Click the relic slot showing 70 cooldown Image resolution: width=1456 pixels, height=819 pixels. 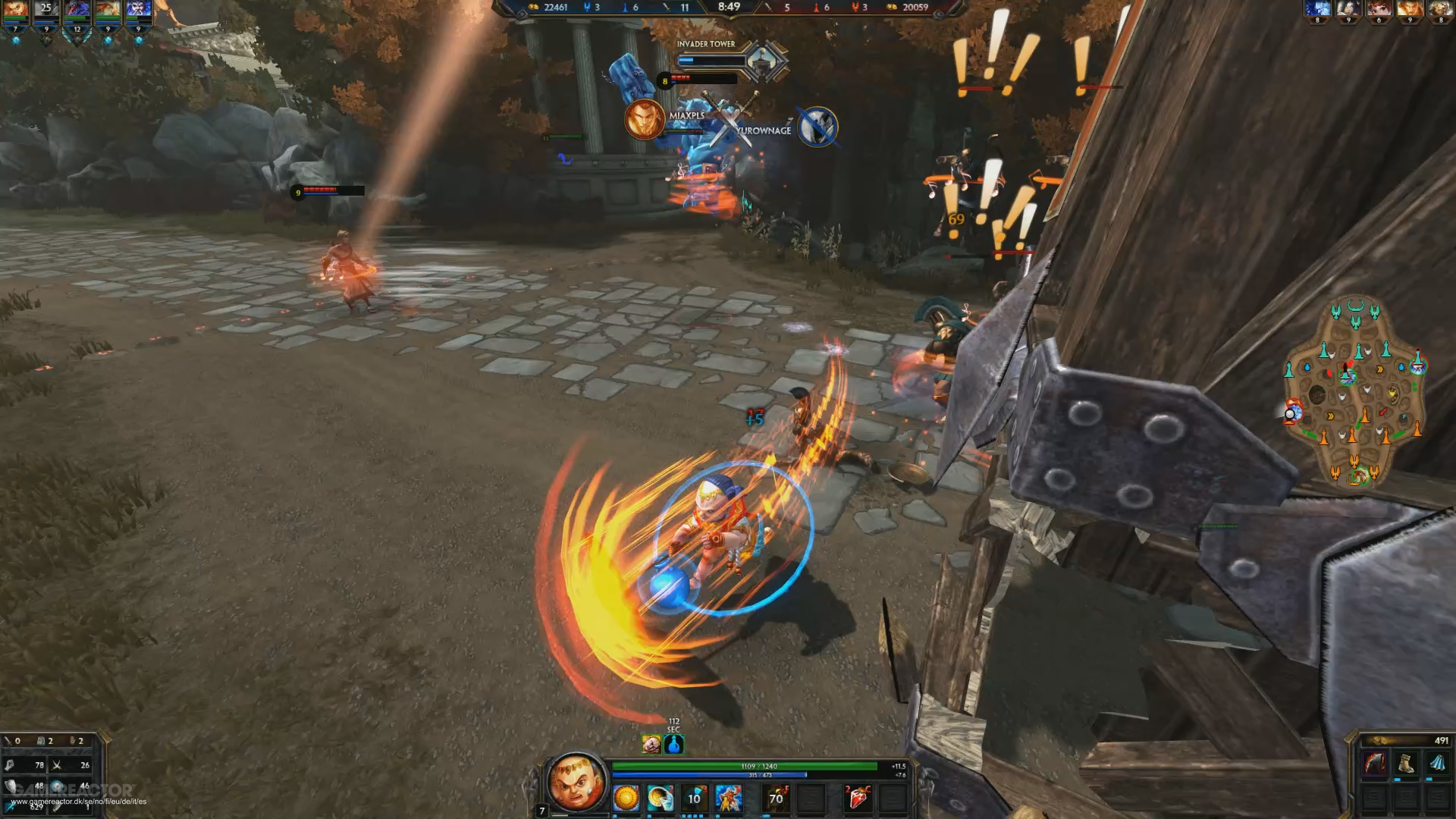tap(777, 798)
